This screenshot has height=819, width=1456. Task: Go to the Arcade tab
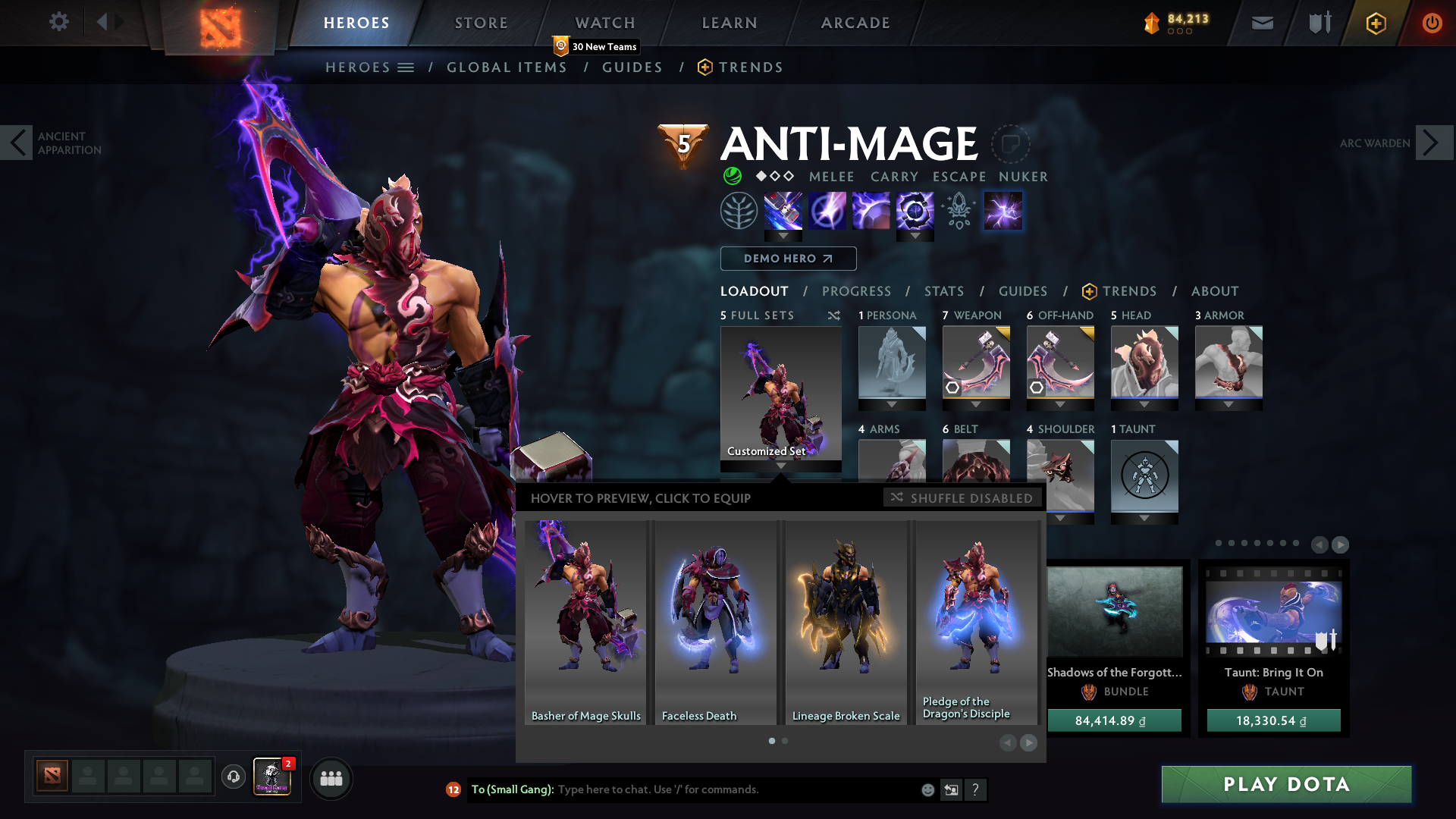855,23
